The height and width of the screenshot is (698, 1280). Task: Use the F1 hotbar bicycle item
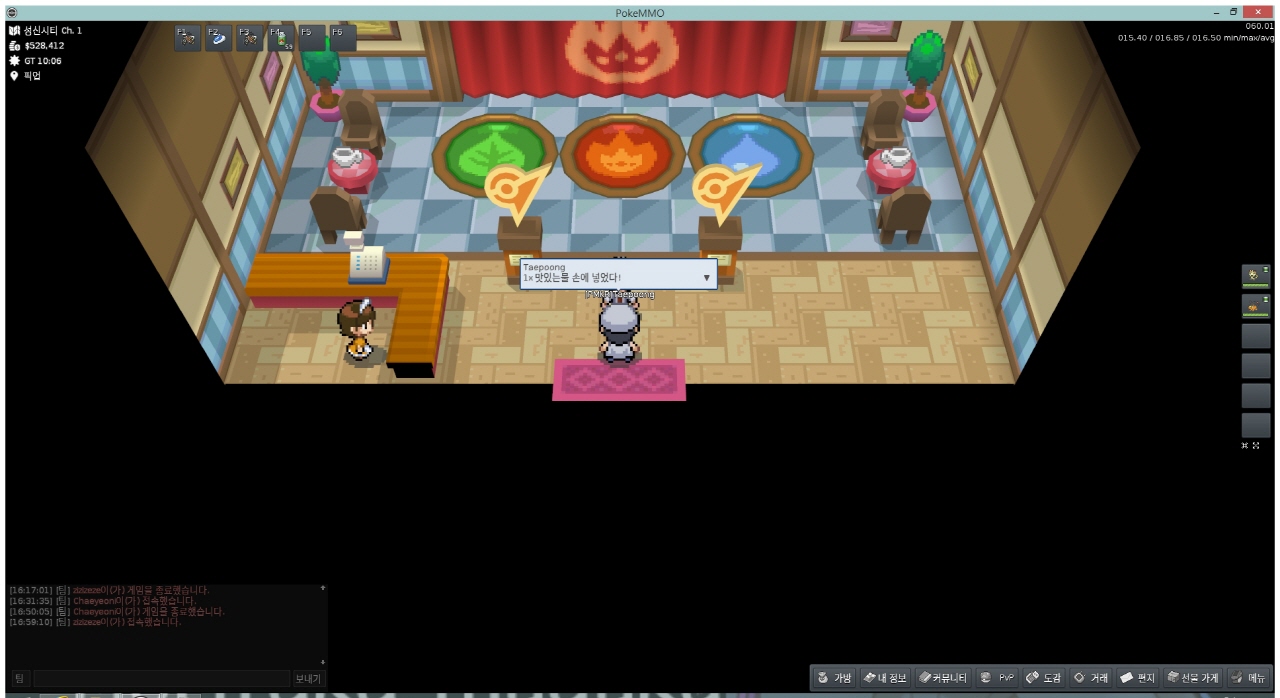click(187, 38)
